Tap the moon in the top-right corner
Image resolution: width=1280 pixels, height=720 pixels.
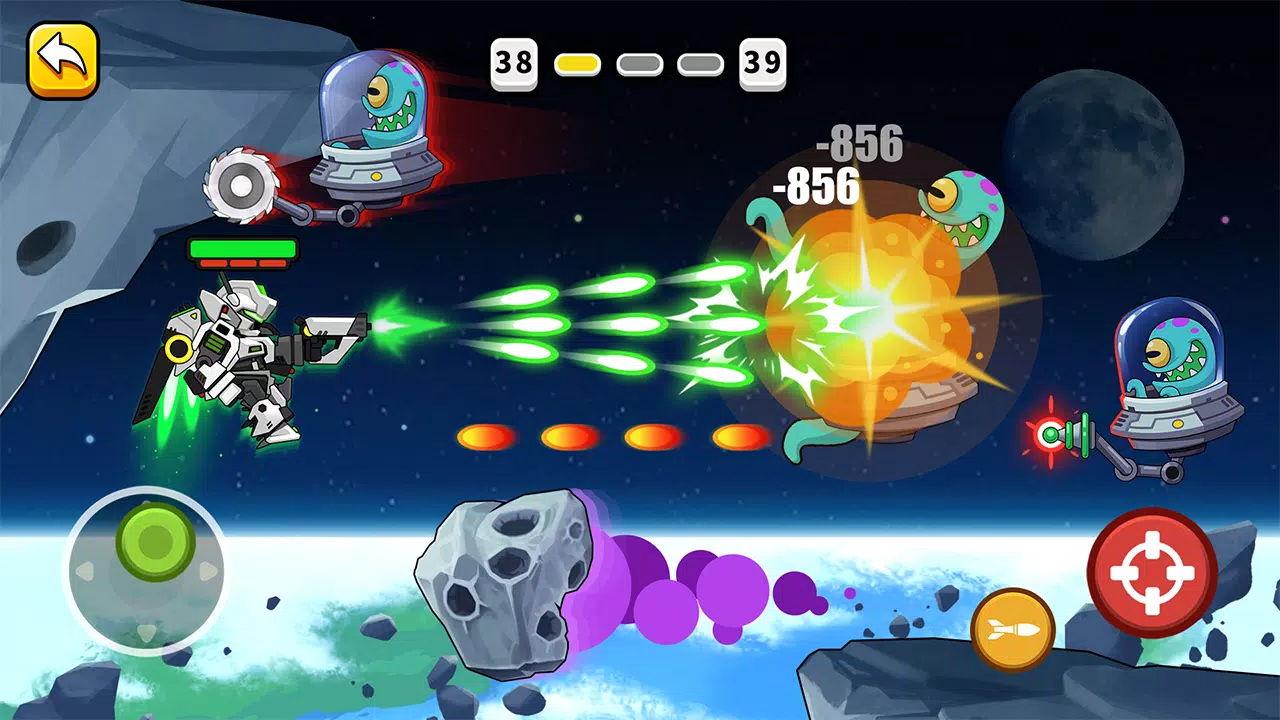(1095, 160)
